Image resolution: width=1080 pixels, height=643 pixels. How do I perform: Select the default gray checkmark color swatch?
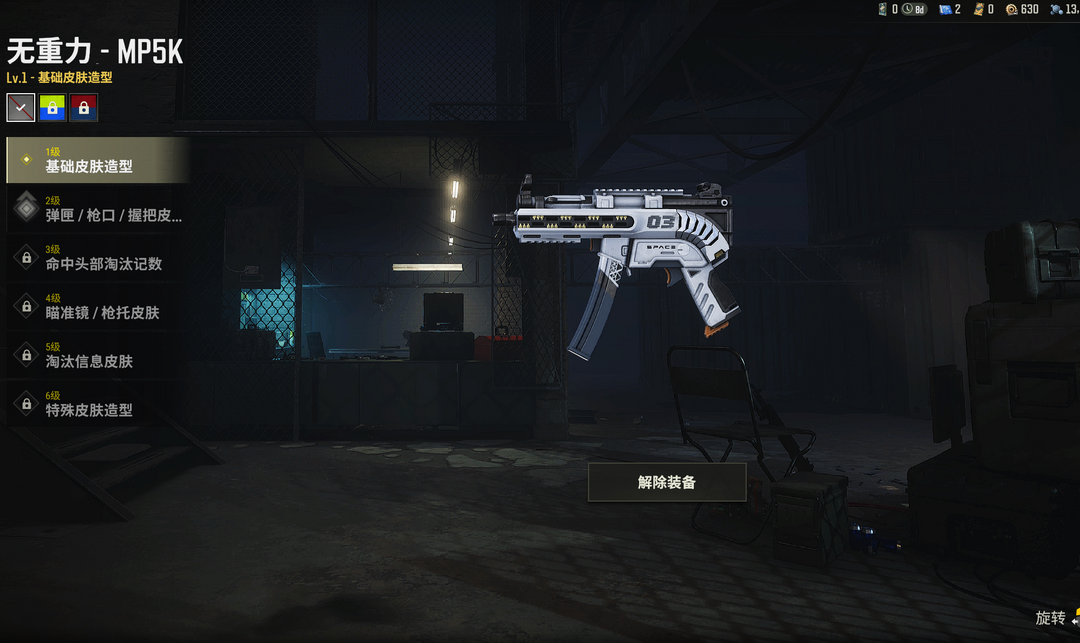coord(21,107)
